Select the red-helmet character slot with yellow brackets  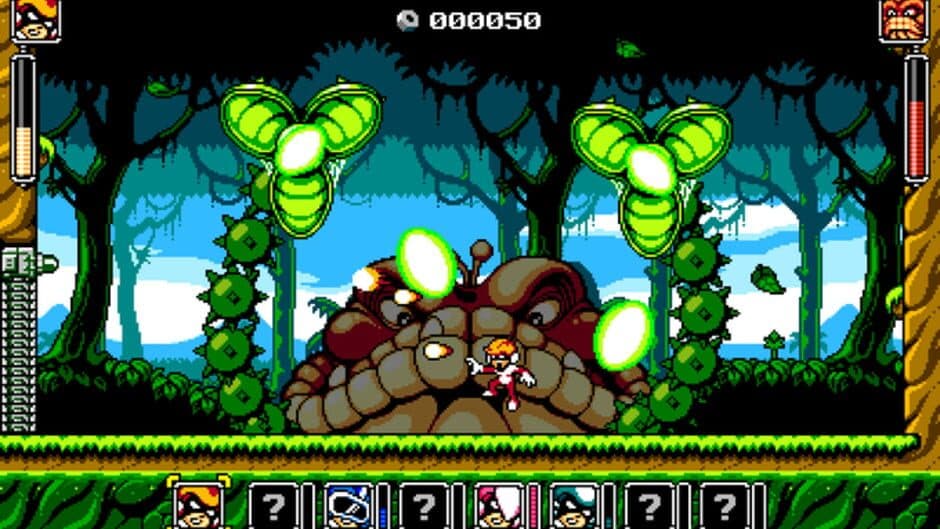197,504
